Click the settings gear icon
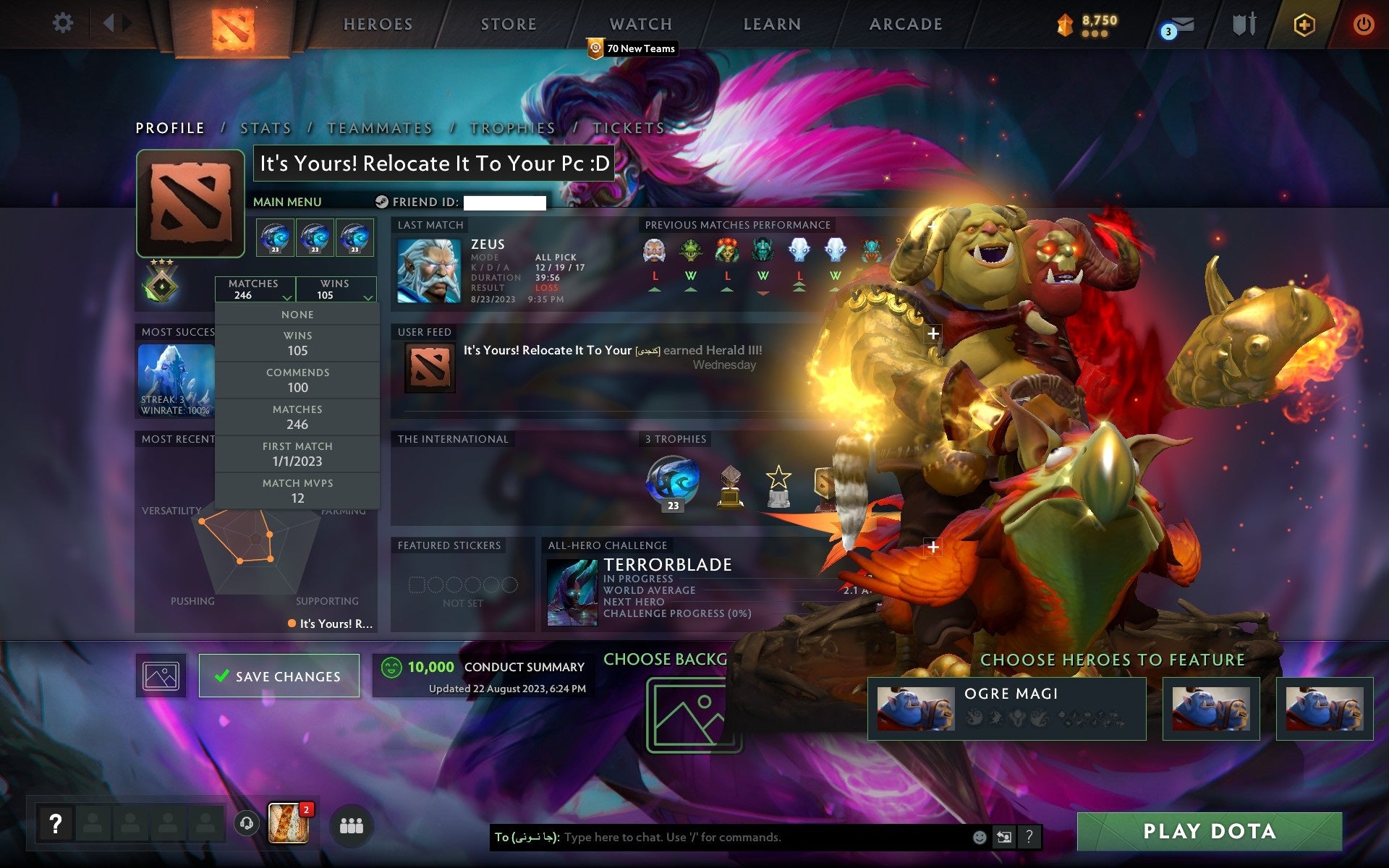 64,23
